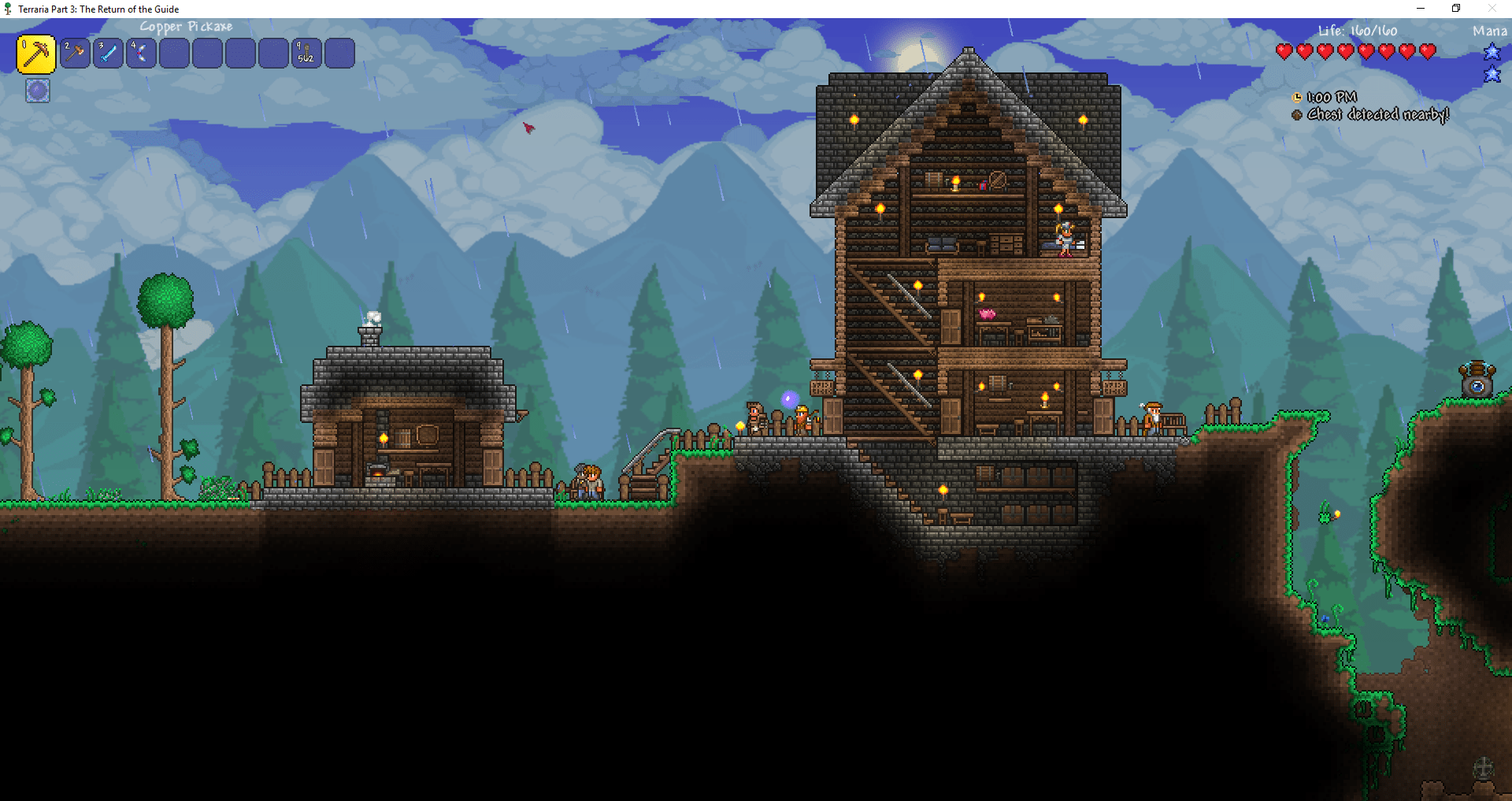This screenshot has height=801, width=1512.
Task: Click the chest detection acorn icon
Action: coord(1296,114)
